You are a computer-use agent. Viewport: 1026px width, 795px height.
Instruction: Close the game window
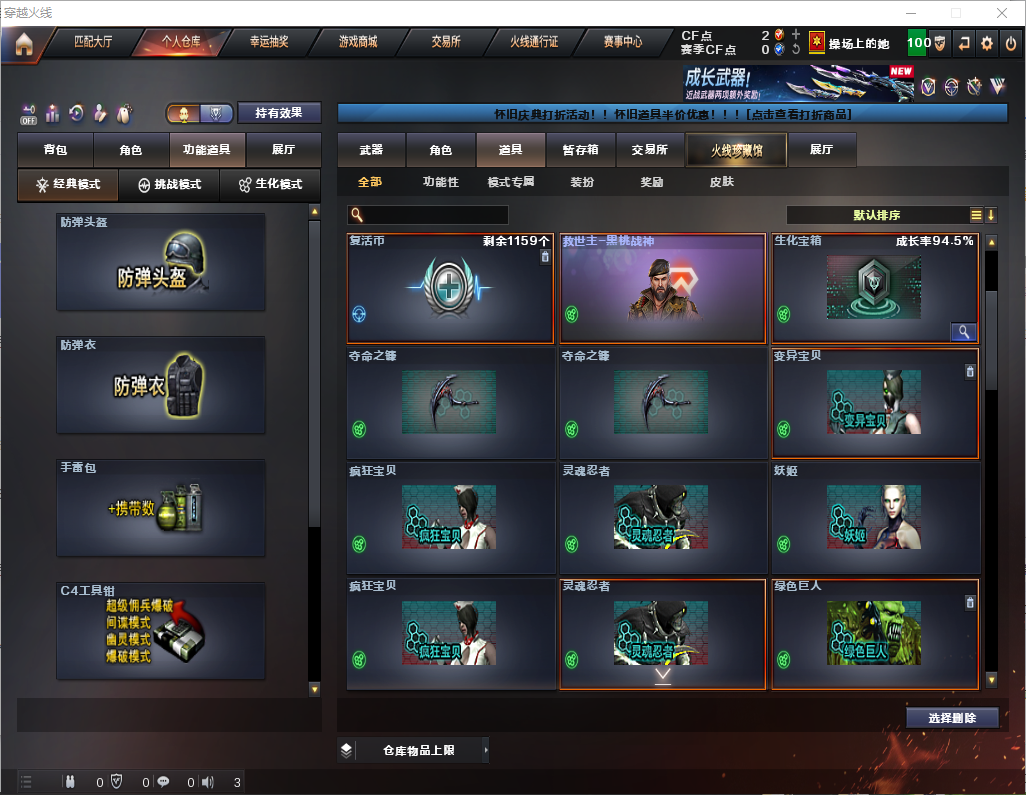tap(1002, 13)
